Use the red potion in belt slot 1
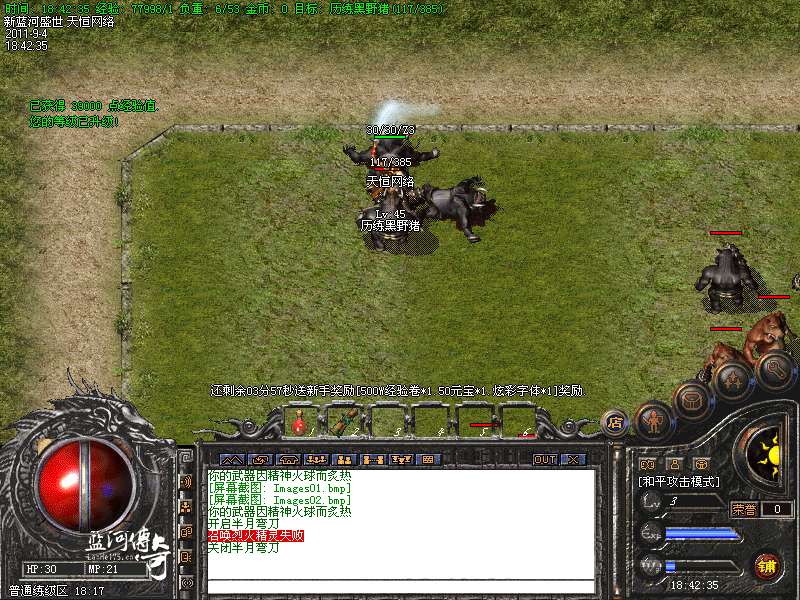 [298, 423]
